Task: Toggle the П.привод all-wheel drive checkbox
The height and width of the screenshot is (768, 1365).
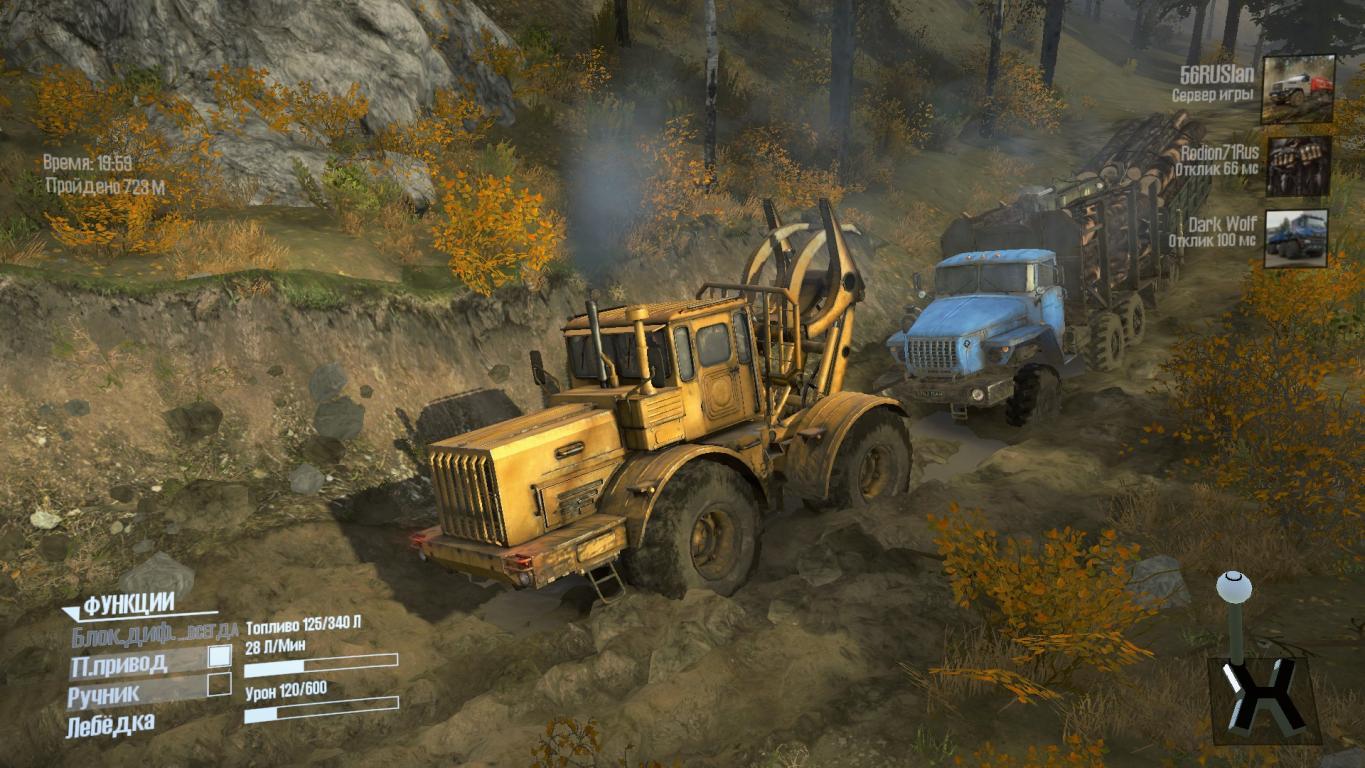Action: point(219,657)
